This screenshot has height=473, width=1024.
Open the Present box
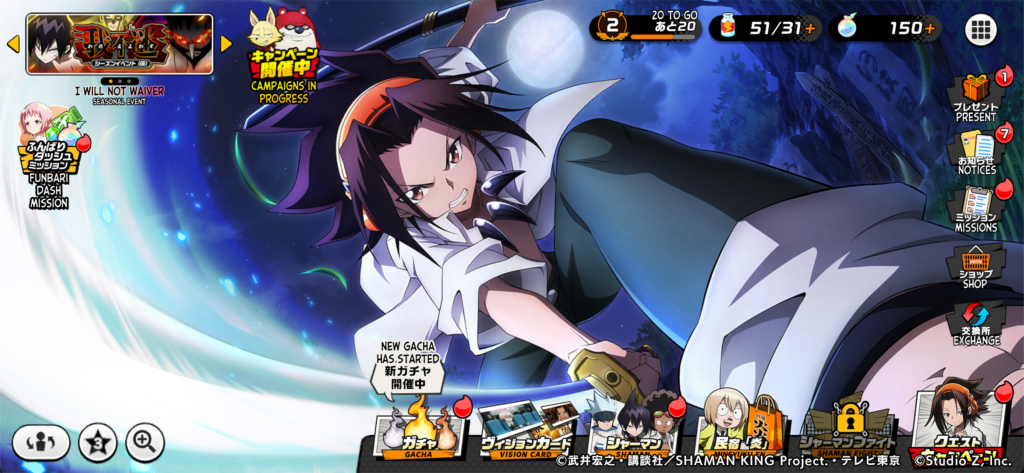pyautogui.click(x=976, y=96)
